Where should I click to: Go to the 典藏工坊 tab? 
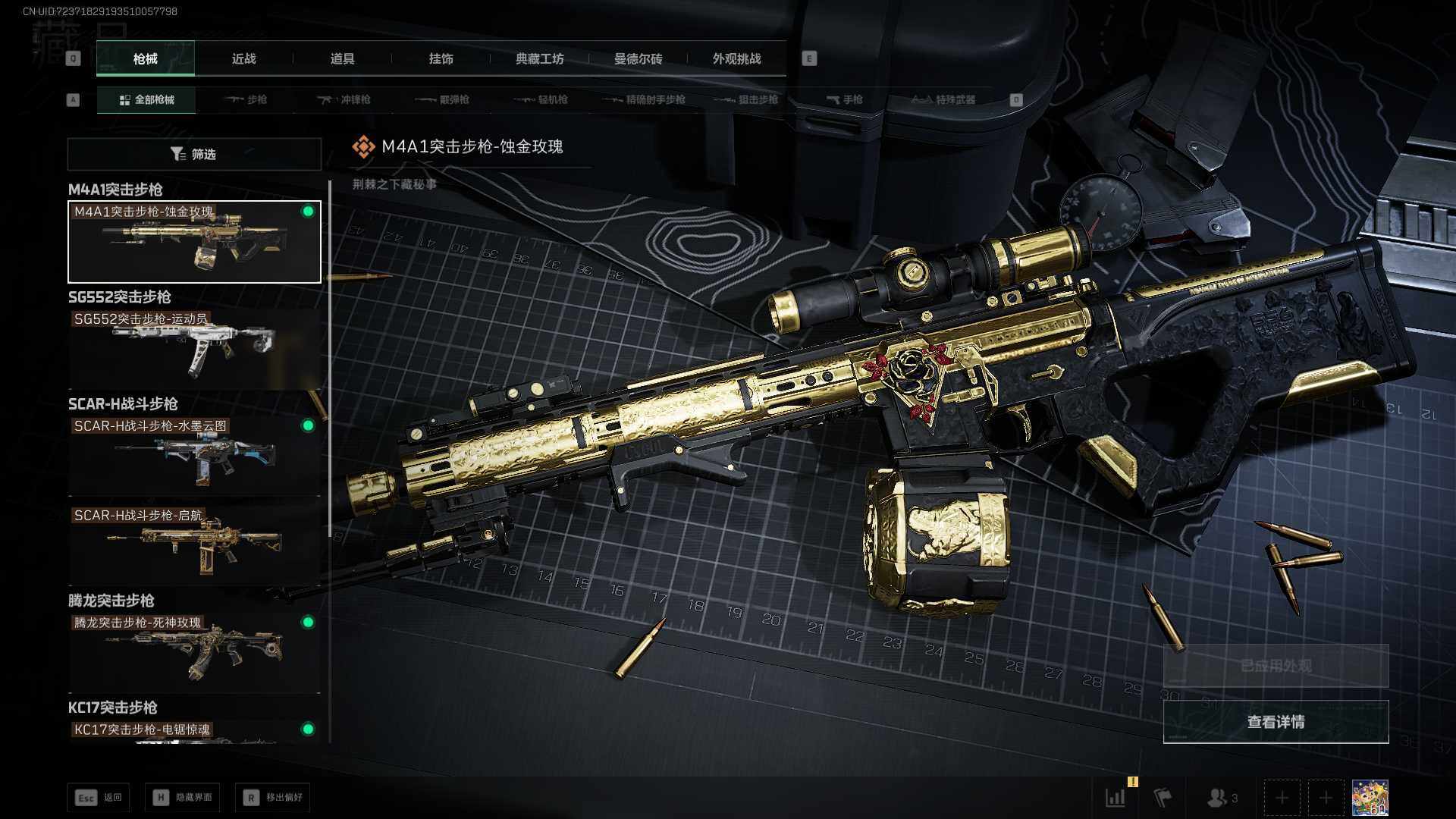[539, 59]
